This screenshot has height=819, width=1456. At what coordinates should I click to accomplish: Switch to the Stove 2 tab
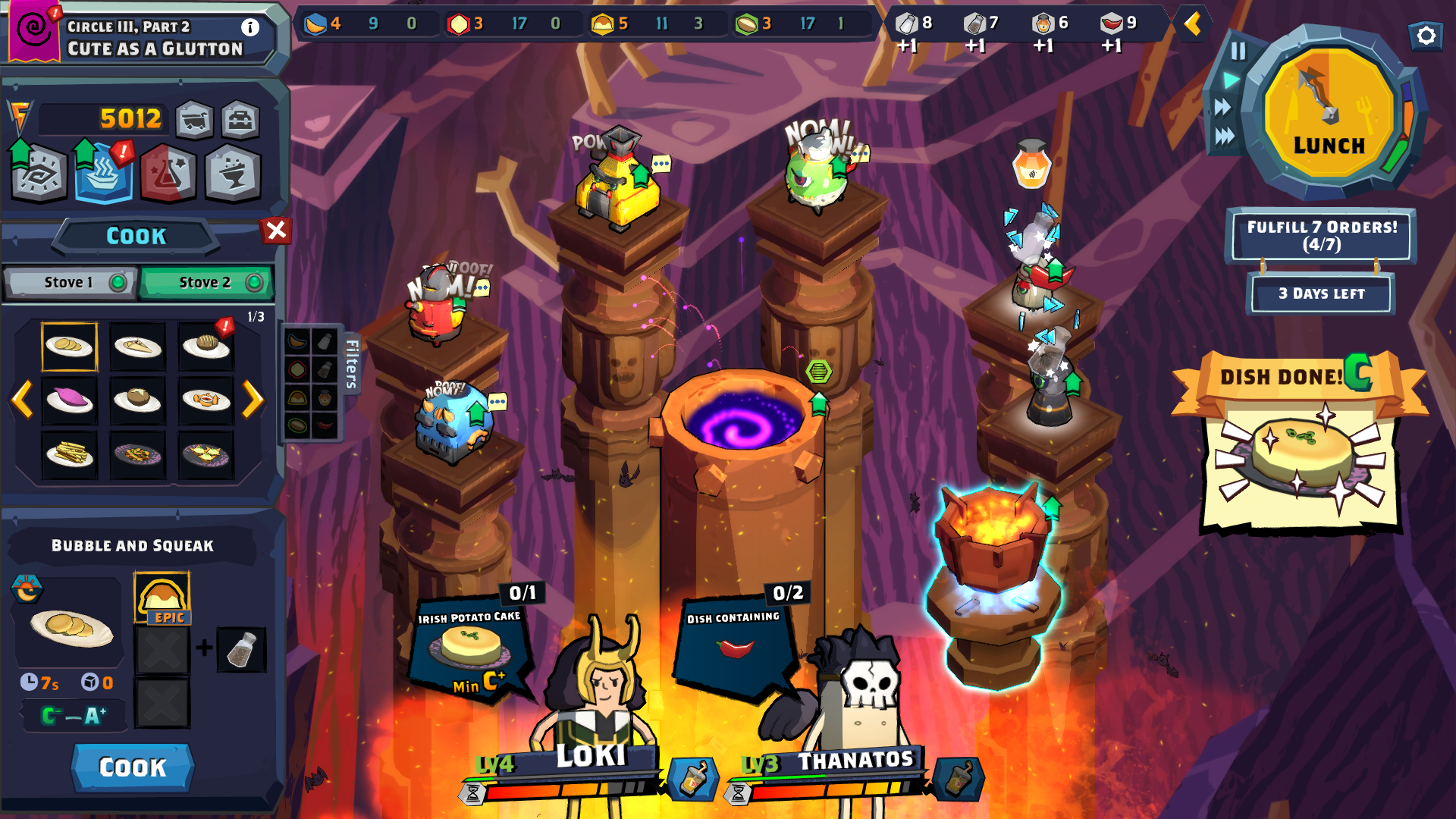click(206, 282)
